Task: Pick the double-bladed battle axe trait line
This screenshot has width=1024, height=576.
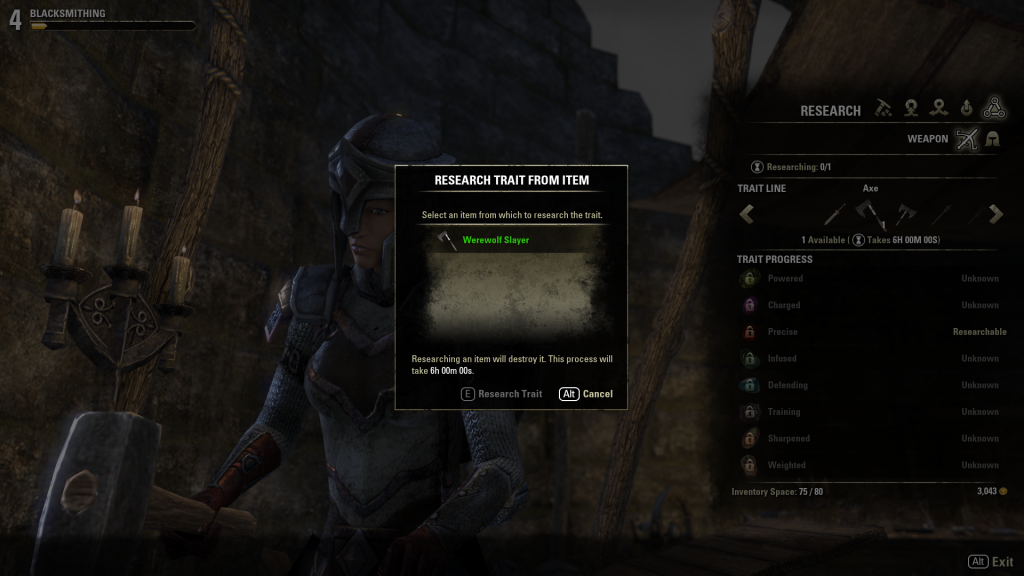Action: [906, 213]
